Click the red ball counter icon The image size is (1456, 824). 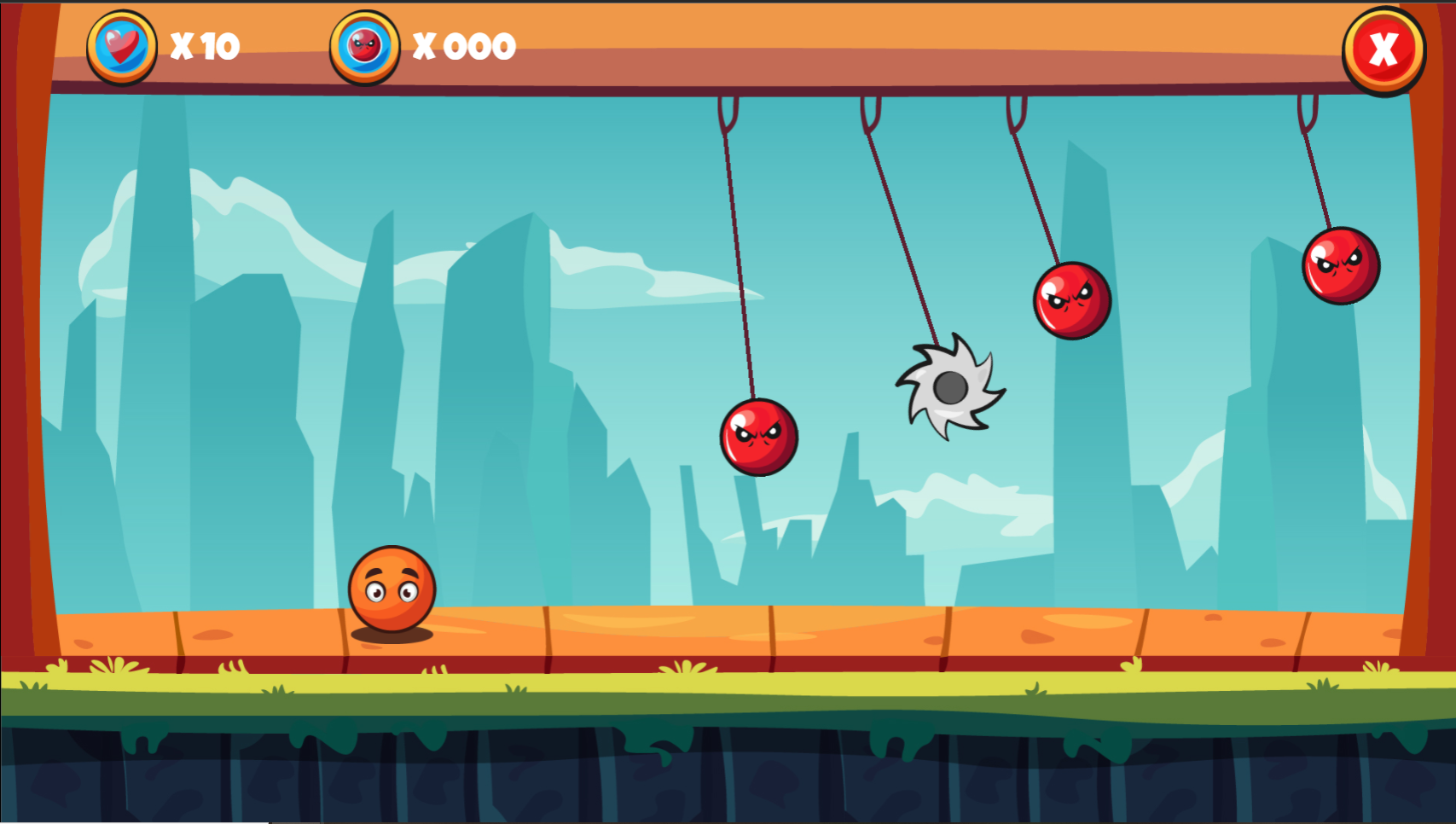(364, 47)
